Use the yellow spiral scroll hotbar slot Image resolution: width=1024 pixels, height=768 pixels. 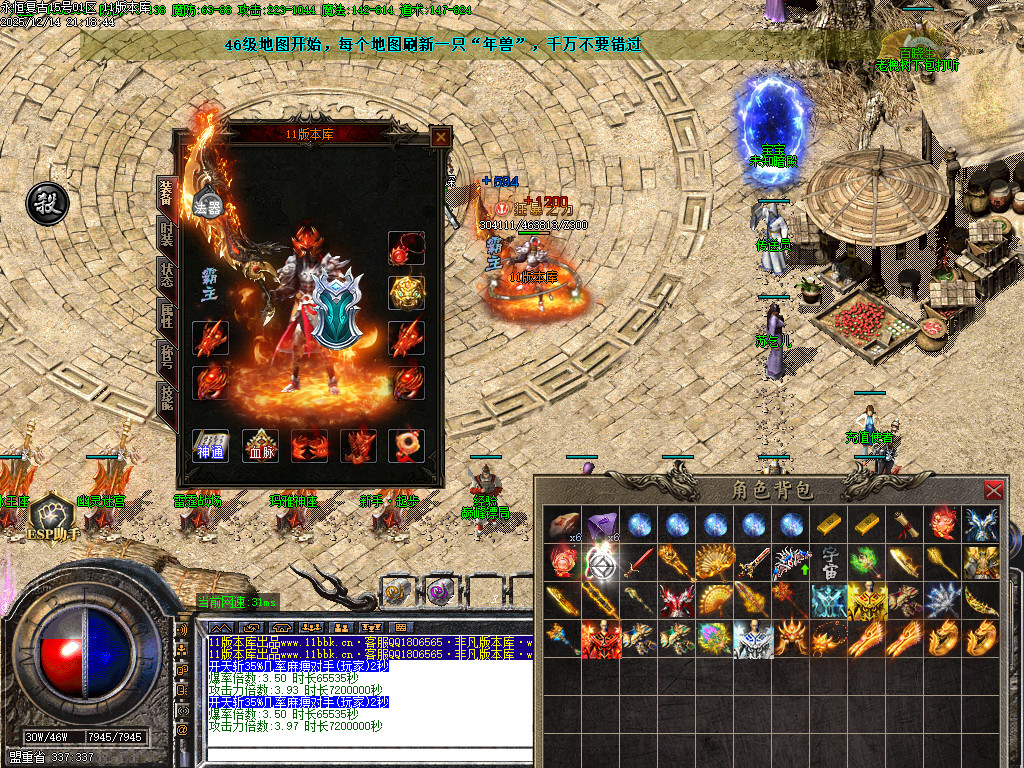tap(396, 590)
